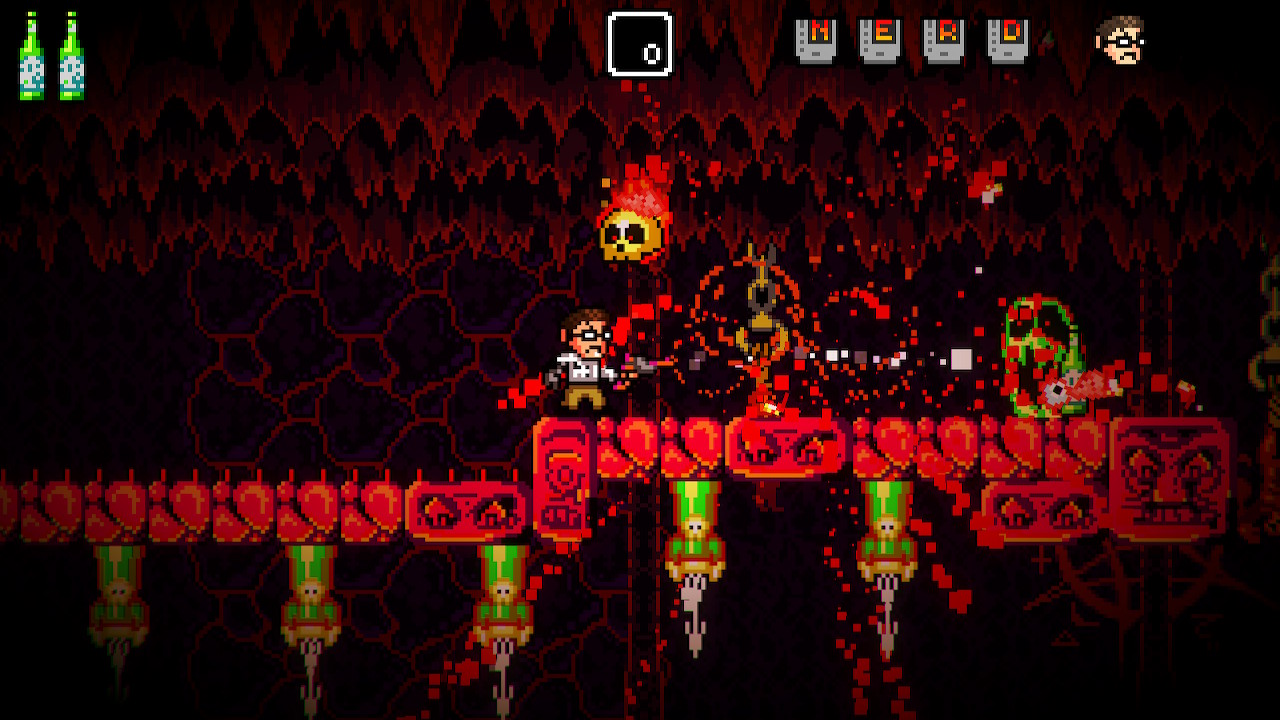
Task: Select the D cartridge icon
Action: (1008, 41)
